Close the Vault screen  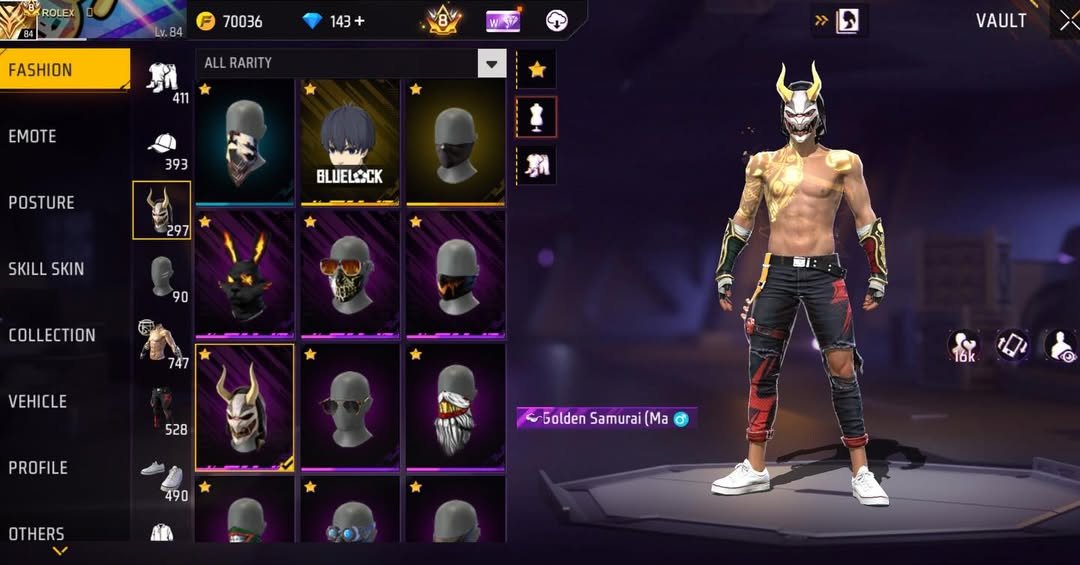(x=1064, y=21)
